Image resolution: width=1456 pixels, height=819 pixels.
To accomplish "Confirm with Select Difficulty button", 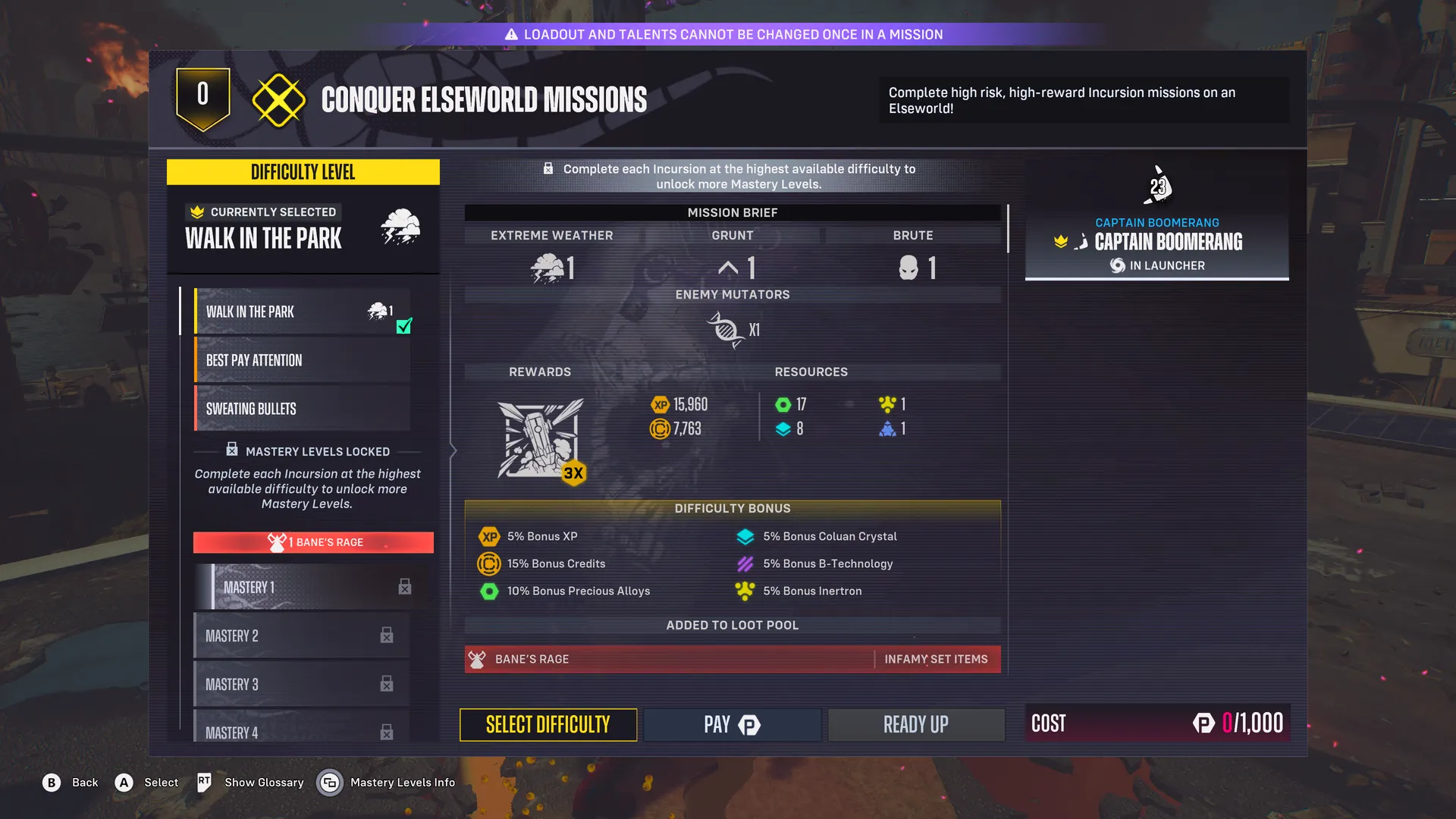I will point(548,725).
